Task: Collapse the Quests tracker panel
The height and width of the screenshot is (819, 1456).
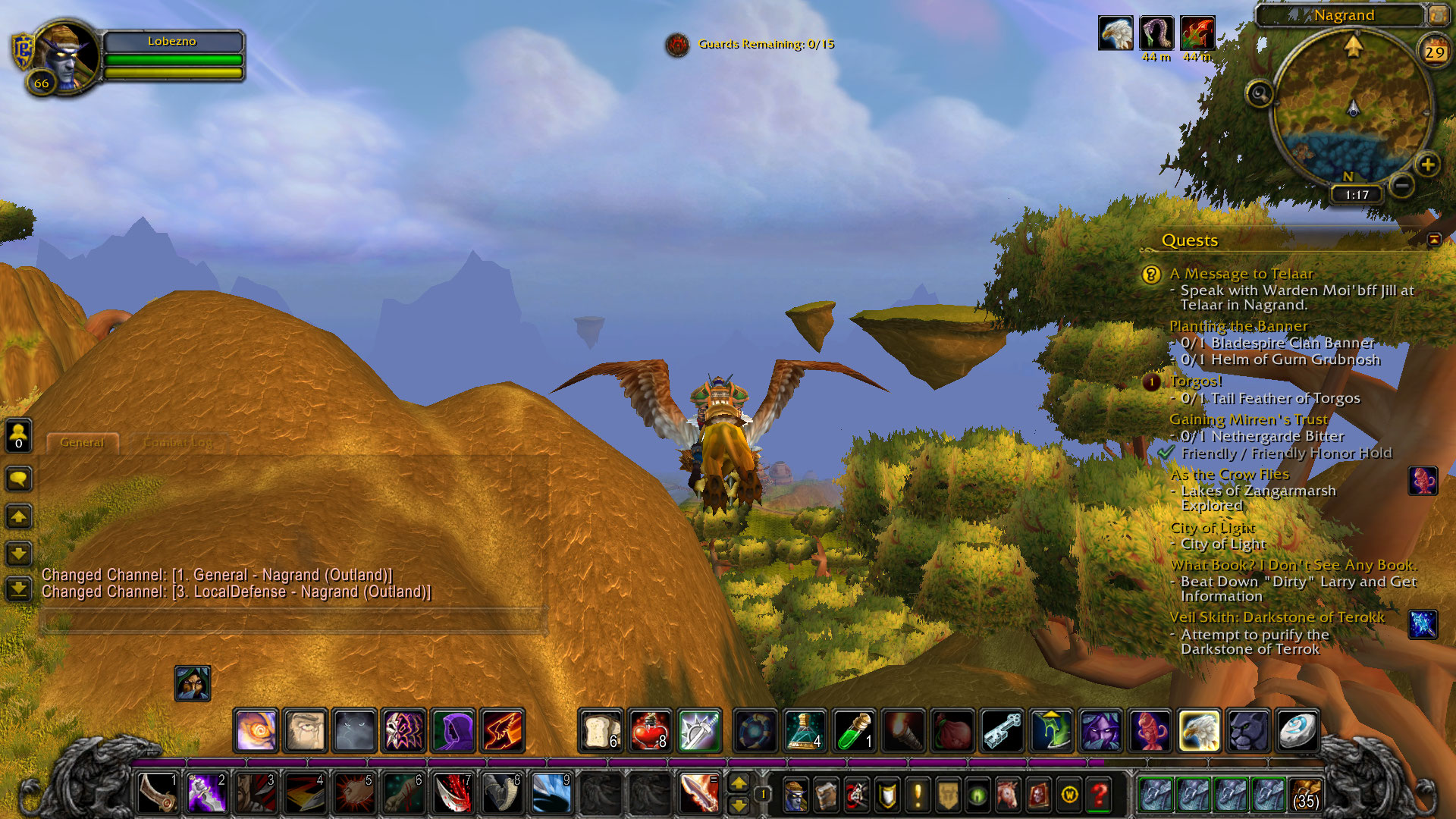Action: pos(1433,240)
